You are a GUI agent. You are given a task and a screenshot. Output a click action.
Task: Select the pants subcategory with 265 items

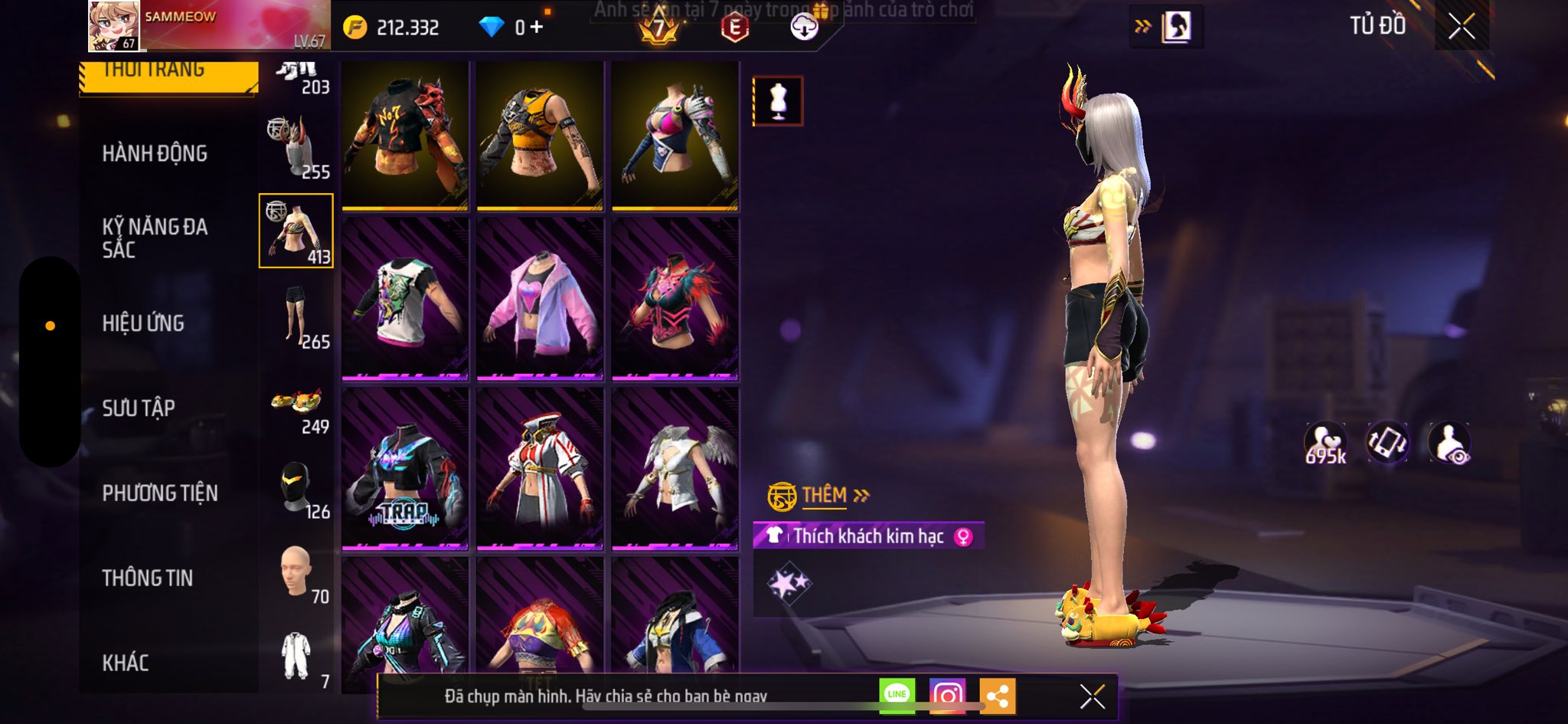(297, 316)
